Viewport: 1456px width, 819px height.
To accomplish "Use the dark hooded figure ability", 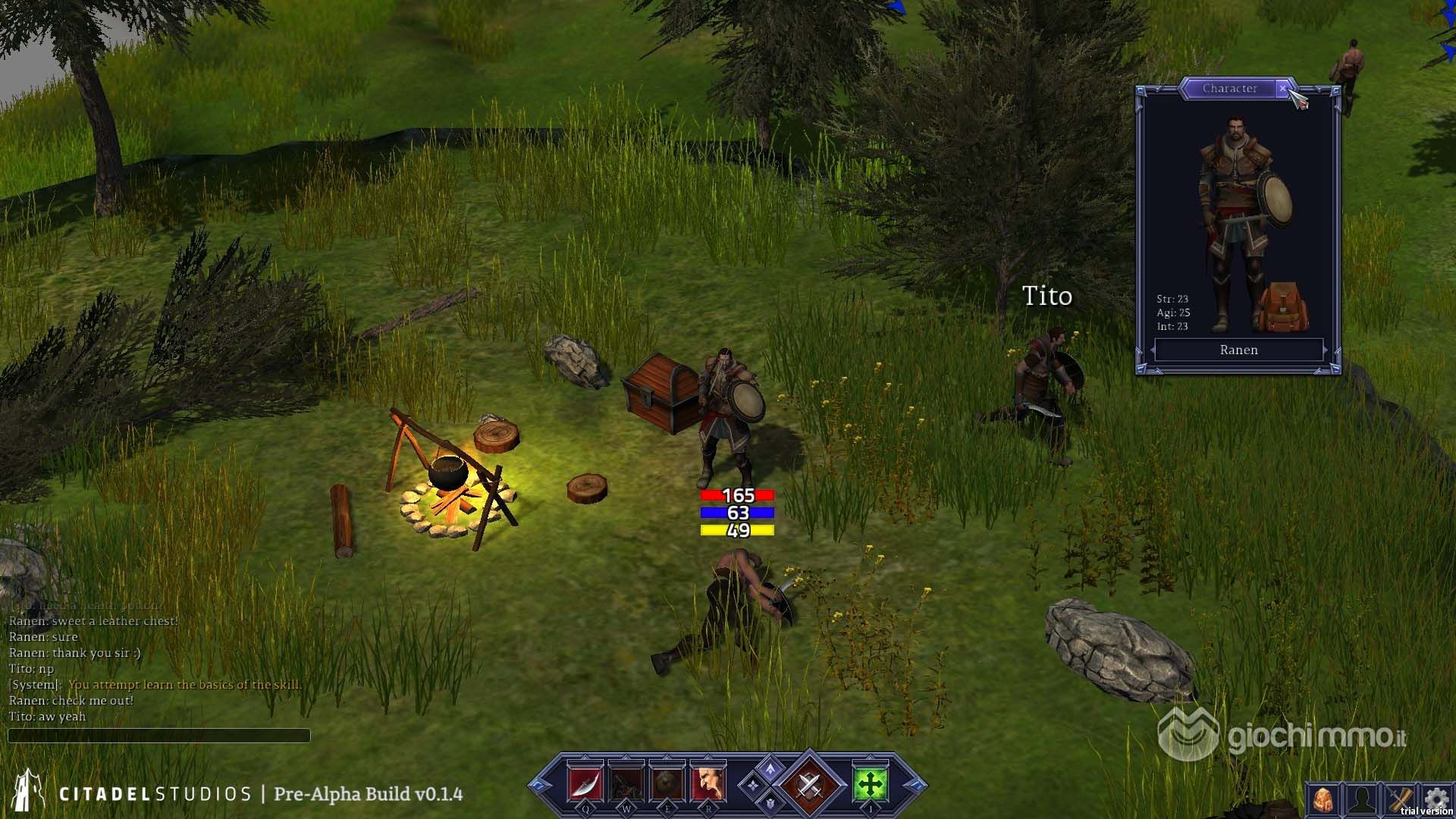I will tap(626, 784).
